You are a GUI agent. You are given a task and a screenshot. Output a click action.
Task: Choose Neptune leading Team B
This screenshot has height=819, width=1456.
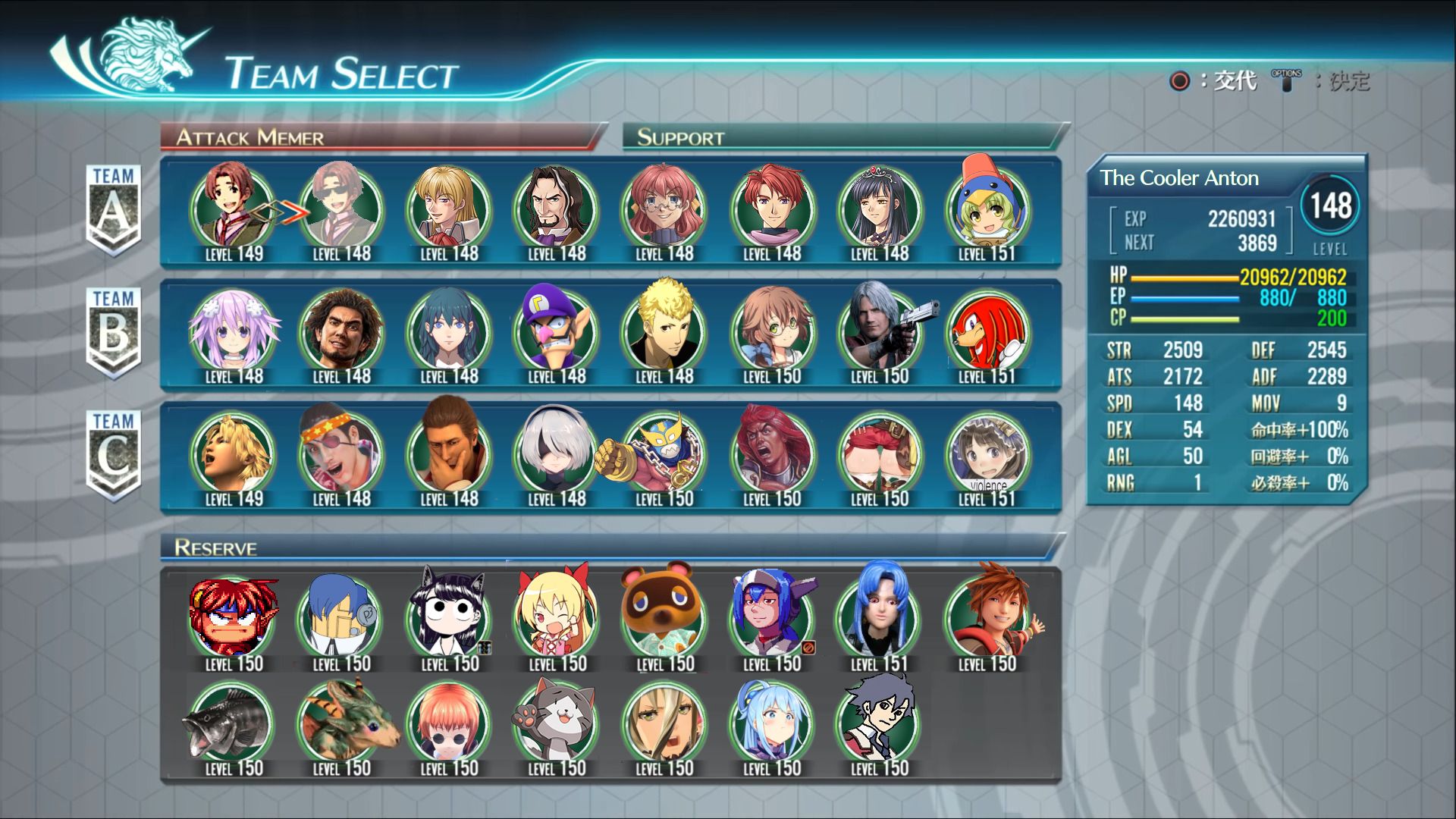pos(231,330)
